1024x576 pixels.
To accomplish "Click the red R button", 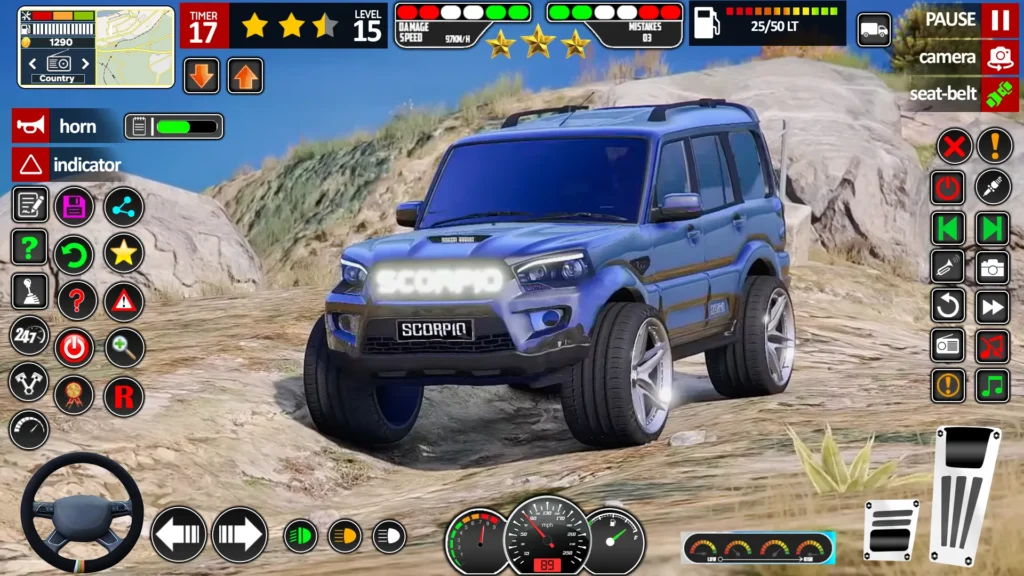I will click(x=124, y=397).
